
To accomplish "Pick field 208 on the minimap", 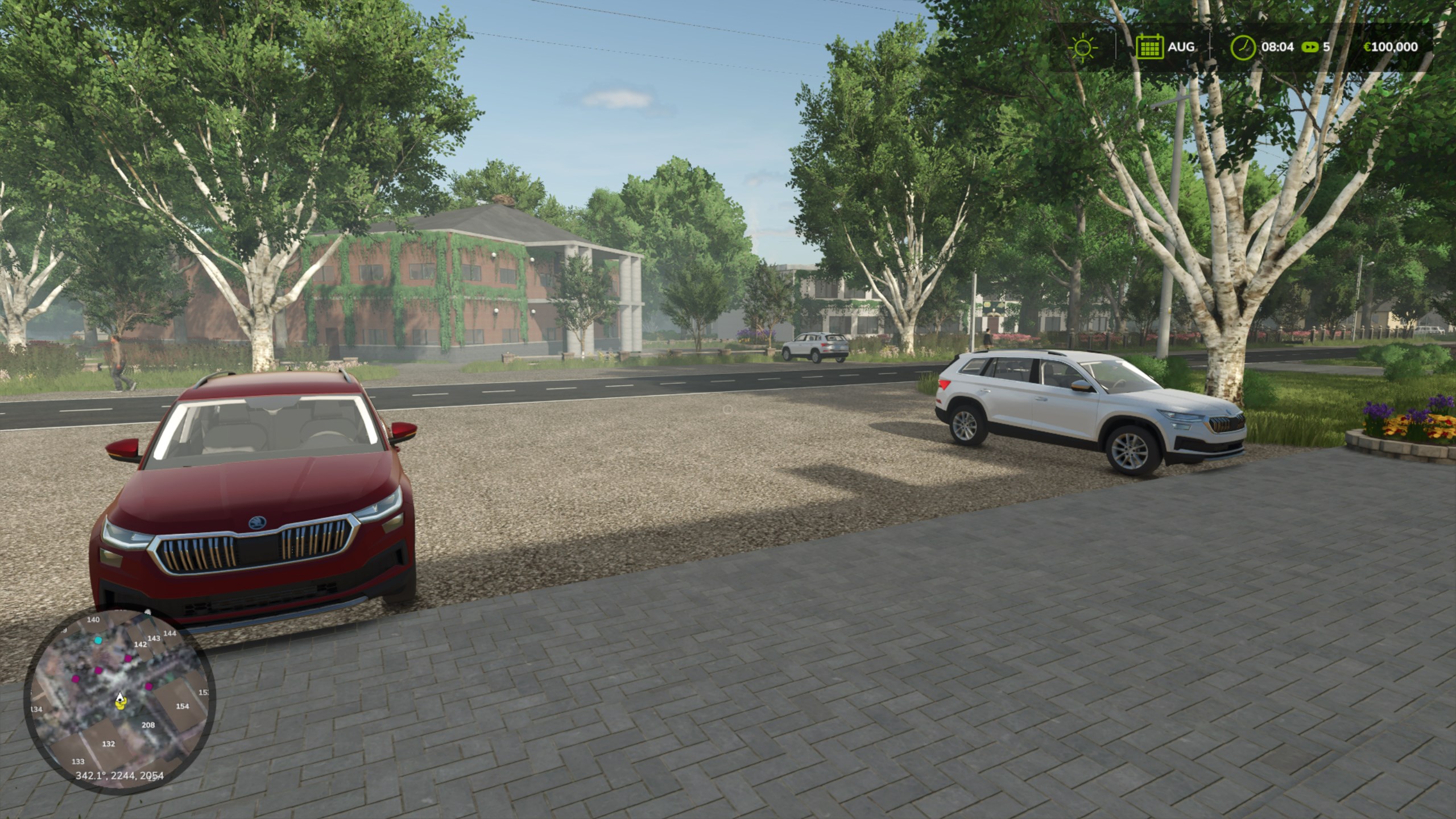I will tap(148, 725).
